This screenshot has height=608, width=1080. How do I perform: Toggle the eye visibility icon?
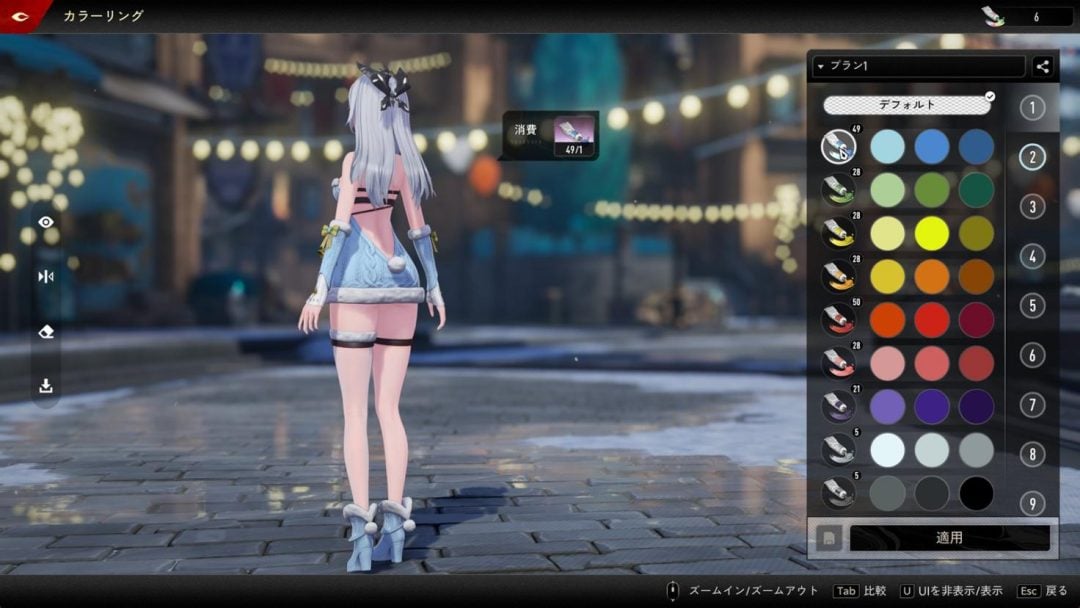point(46,222)
